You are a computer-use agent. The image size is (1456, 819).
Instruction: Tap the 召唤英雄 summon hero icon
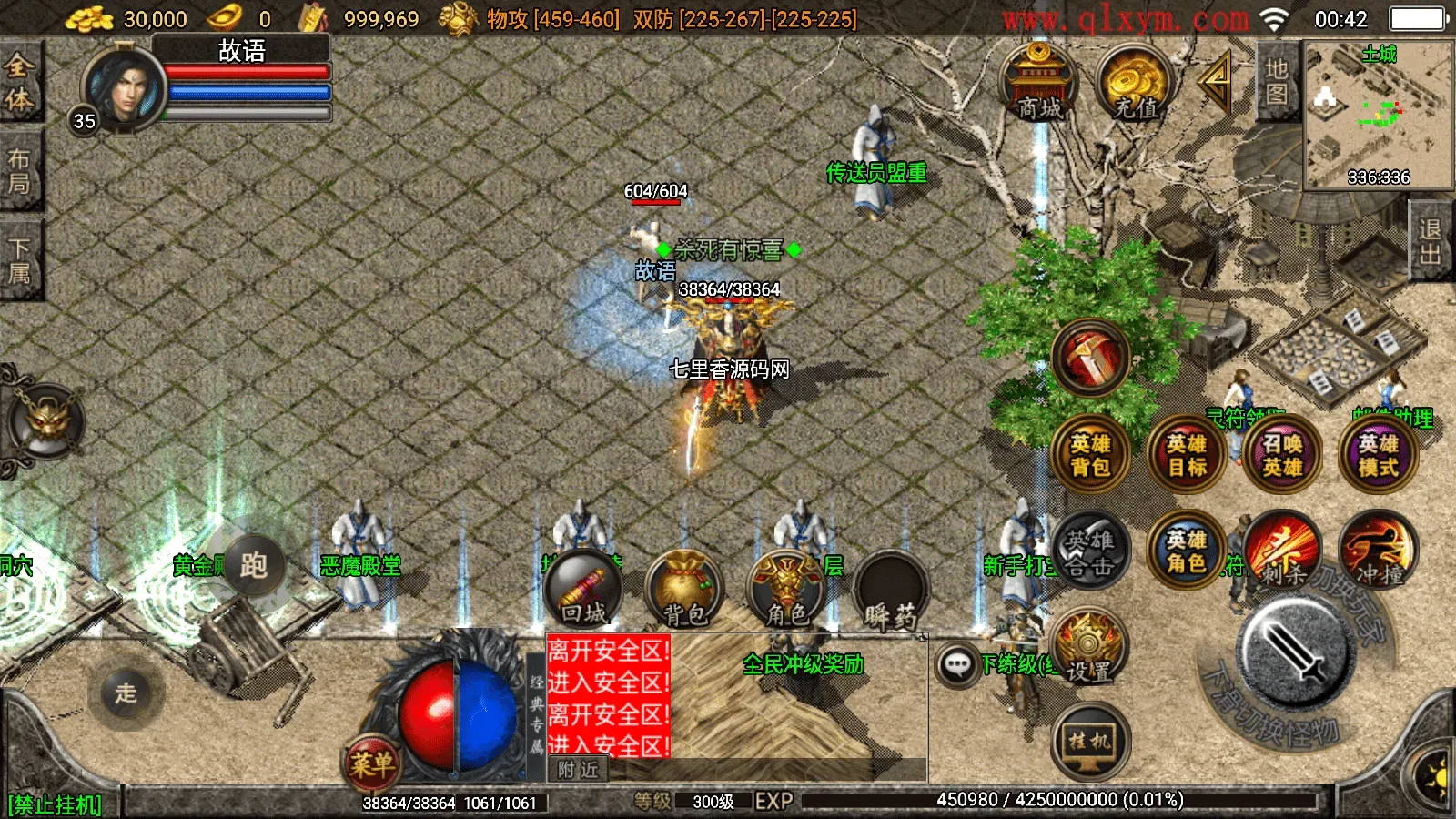point(1283,455)
